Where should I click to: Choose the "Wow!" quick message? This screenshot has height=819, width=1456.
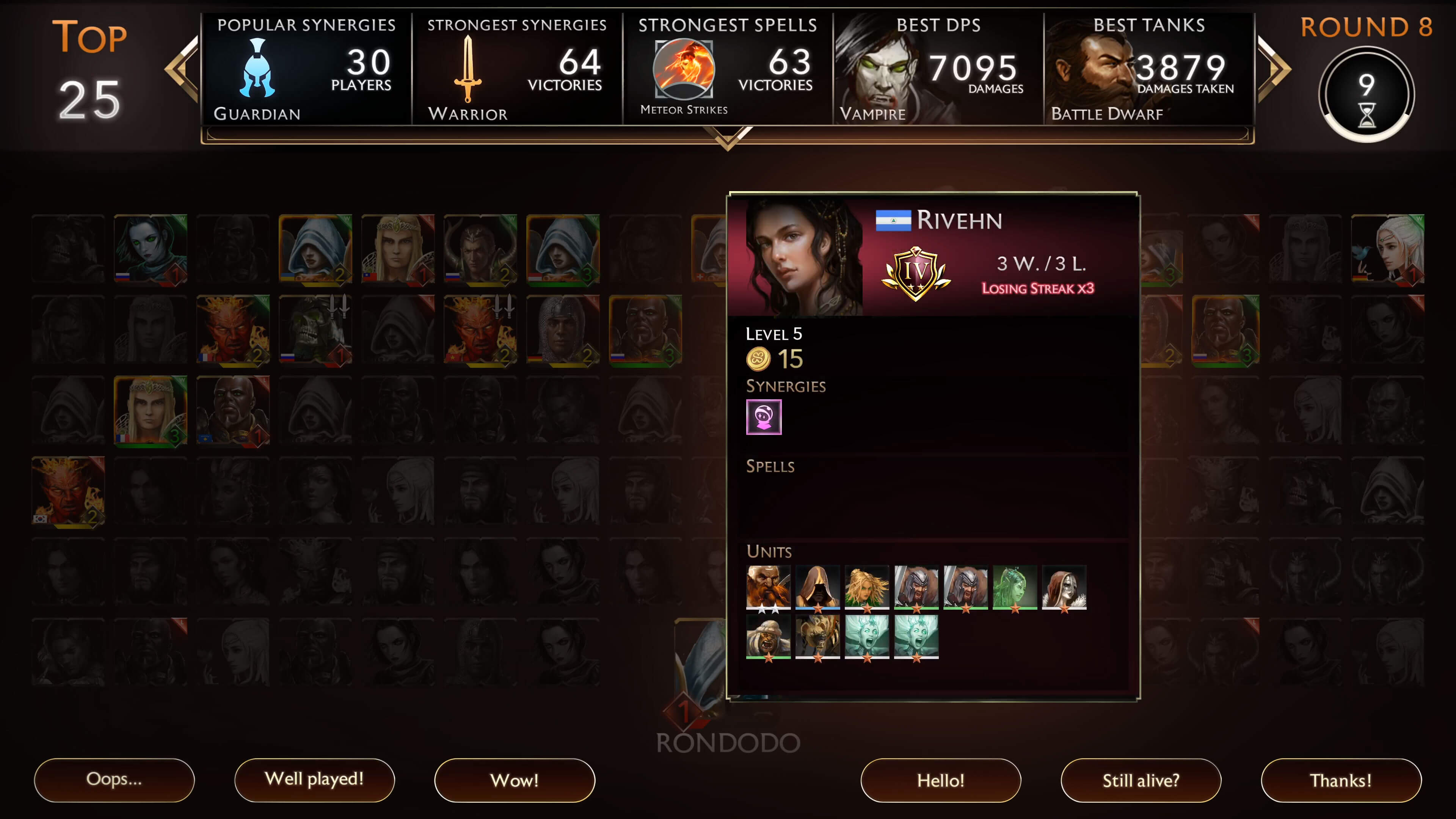pyautogui.click(x=515, y=780)
